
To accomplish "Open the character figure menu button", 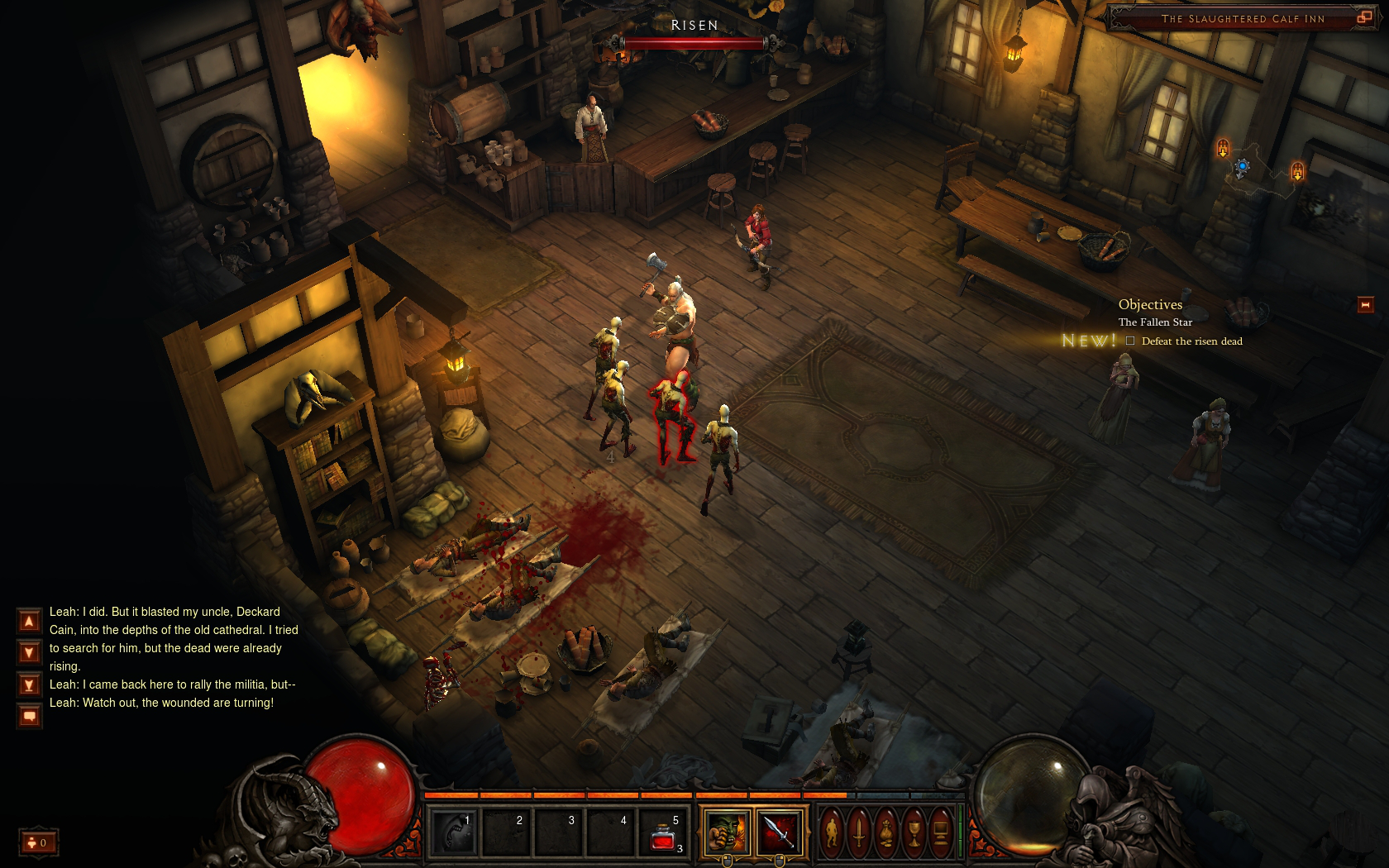I will click(x=832, y=832).
